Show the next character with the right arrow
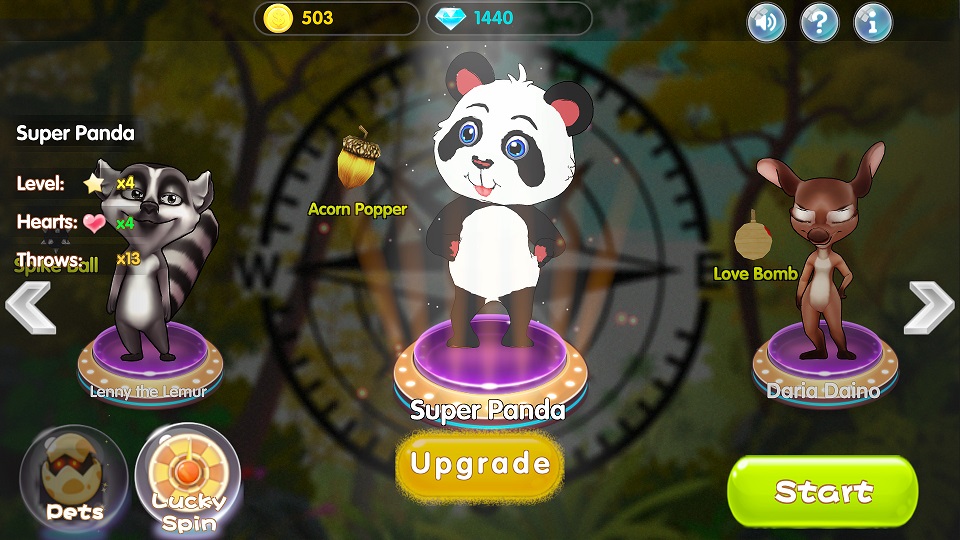960x540 pixels. click(x=929, y=307)
